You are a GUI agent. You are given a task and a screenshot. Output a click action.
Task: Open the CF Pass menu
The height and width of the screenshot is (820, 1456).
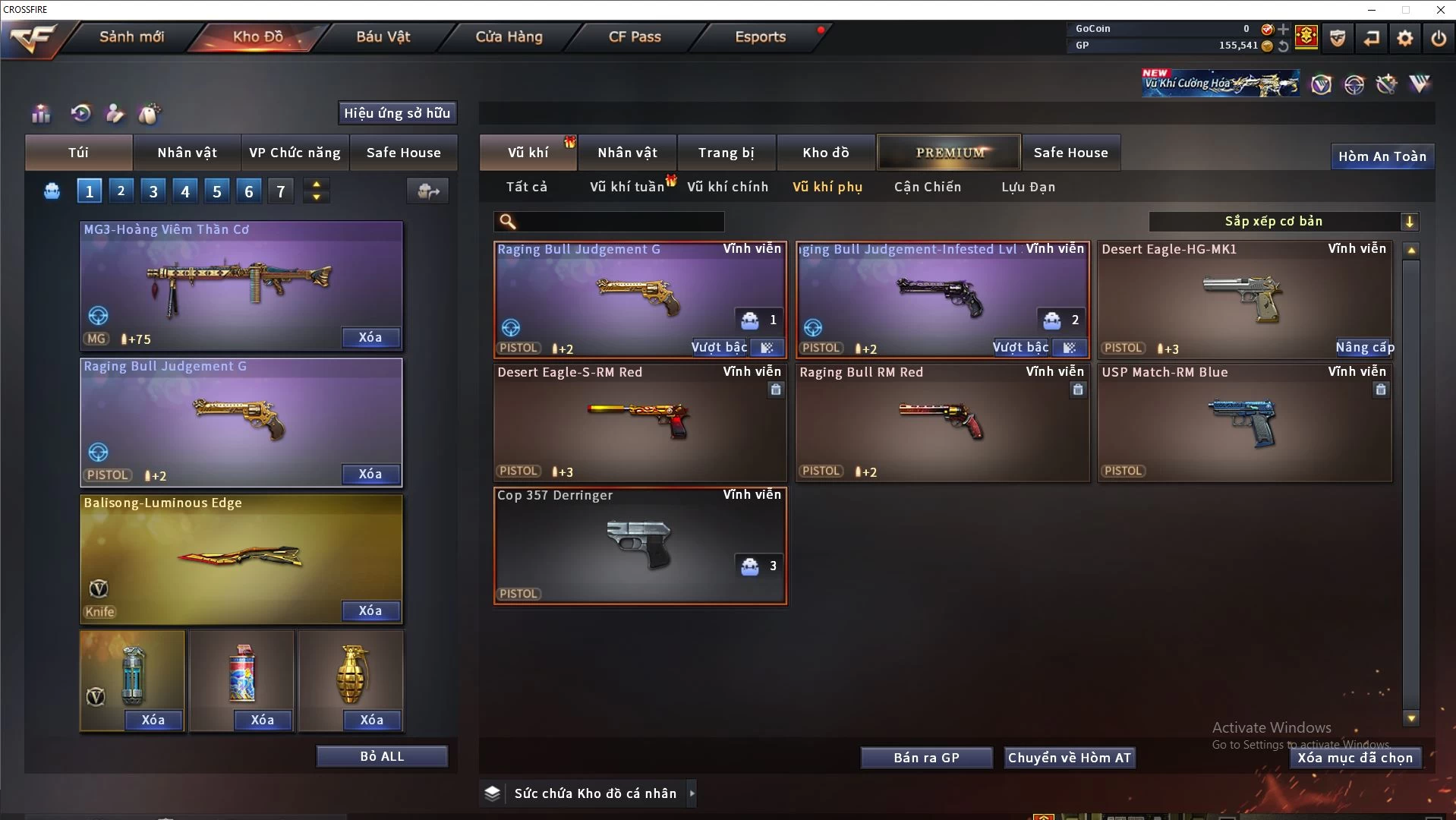[635, 36]
